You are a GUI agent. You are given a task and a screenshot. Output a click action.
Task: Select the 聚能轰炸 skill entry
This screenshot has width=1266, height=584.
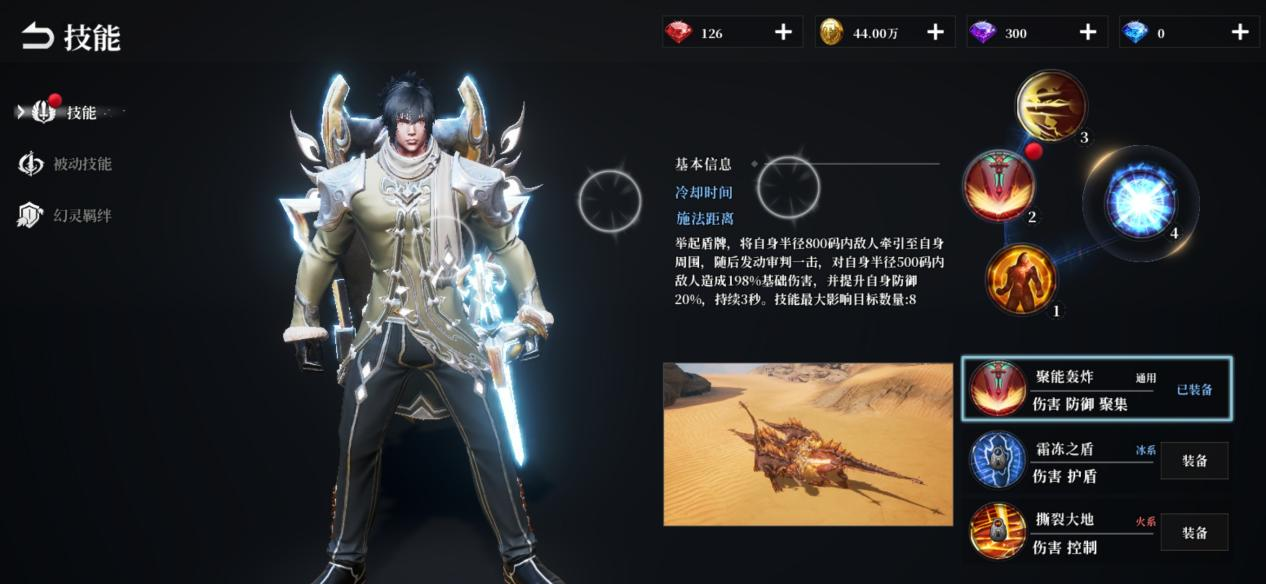point(1096,389)
